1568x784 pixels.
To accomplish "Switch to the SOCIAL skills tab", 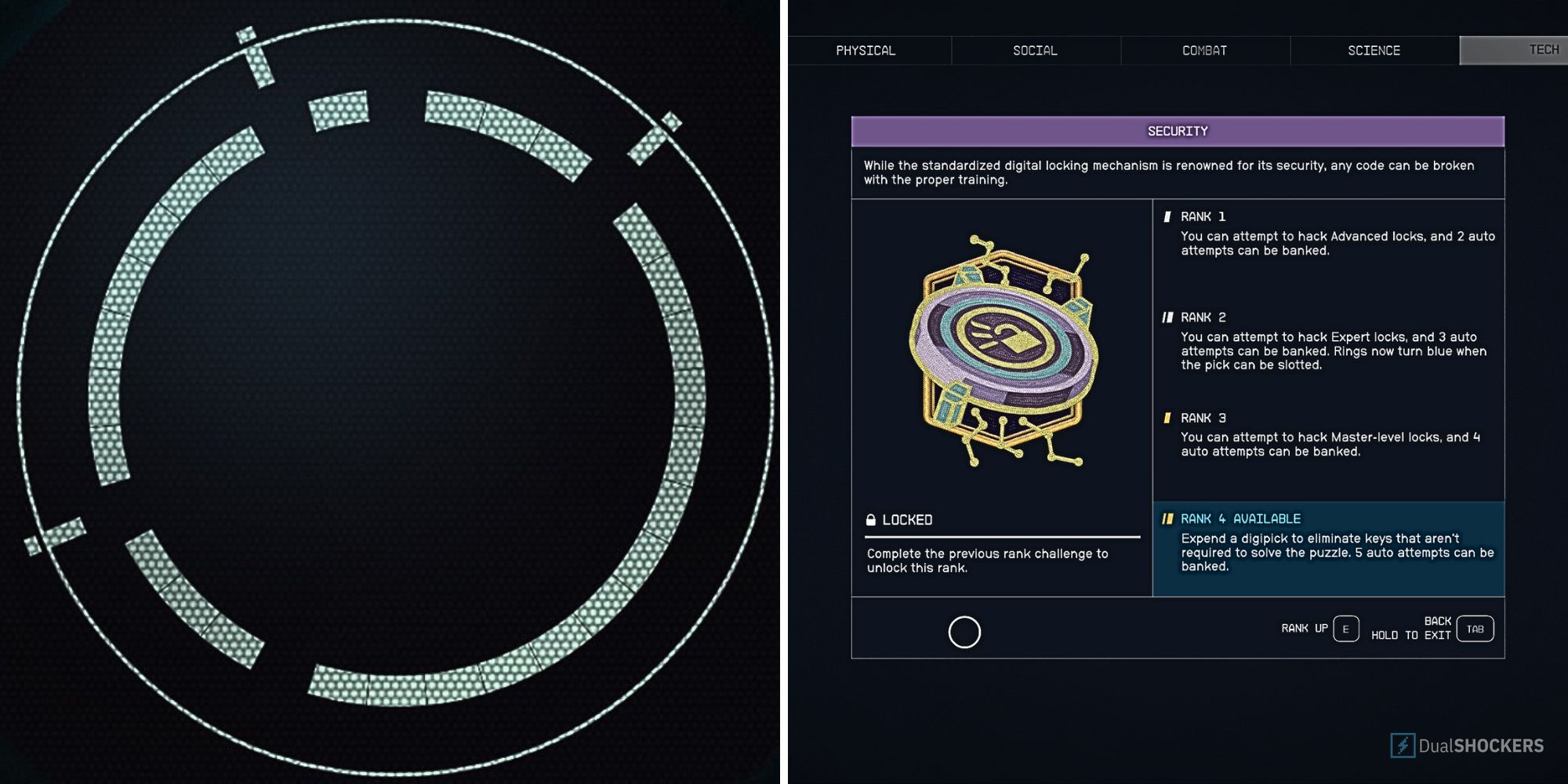I will coord(1034,50).
